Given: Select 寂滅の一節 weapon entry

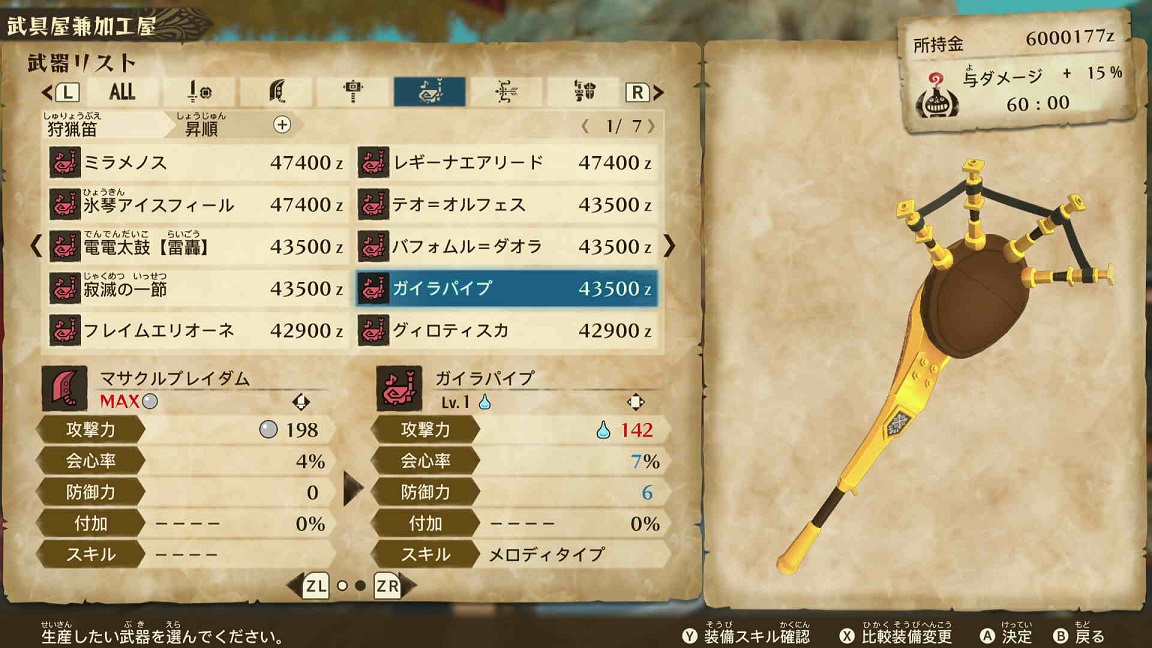Looking at the screenshot, I should click(197, 289).
